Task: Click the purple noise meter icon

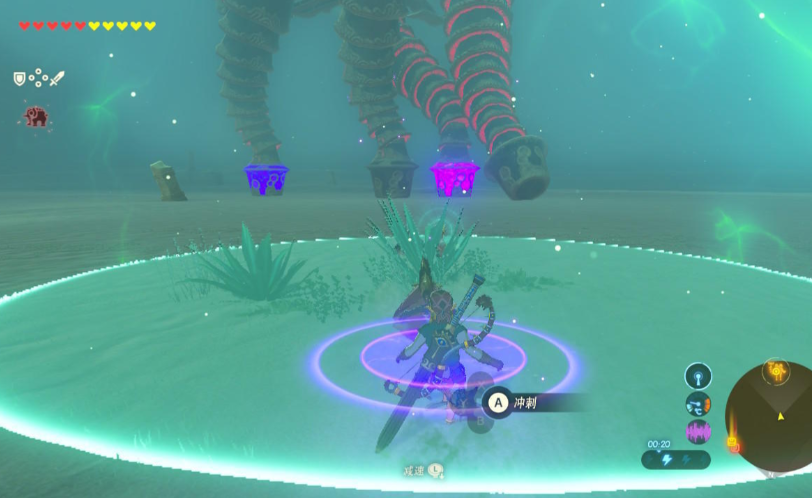Action: [x=697, y=432]
